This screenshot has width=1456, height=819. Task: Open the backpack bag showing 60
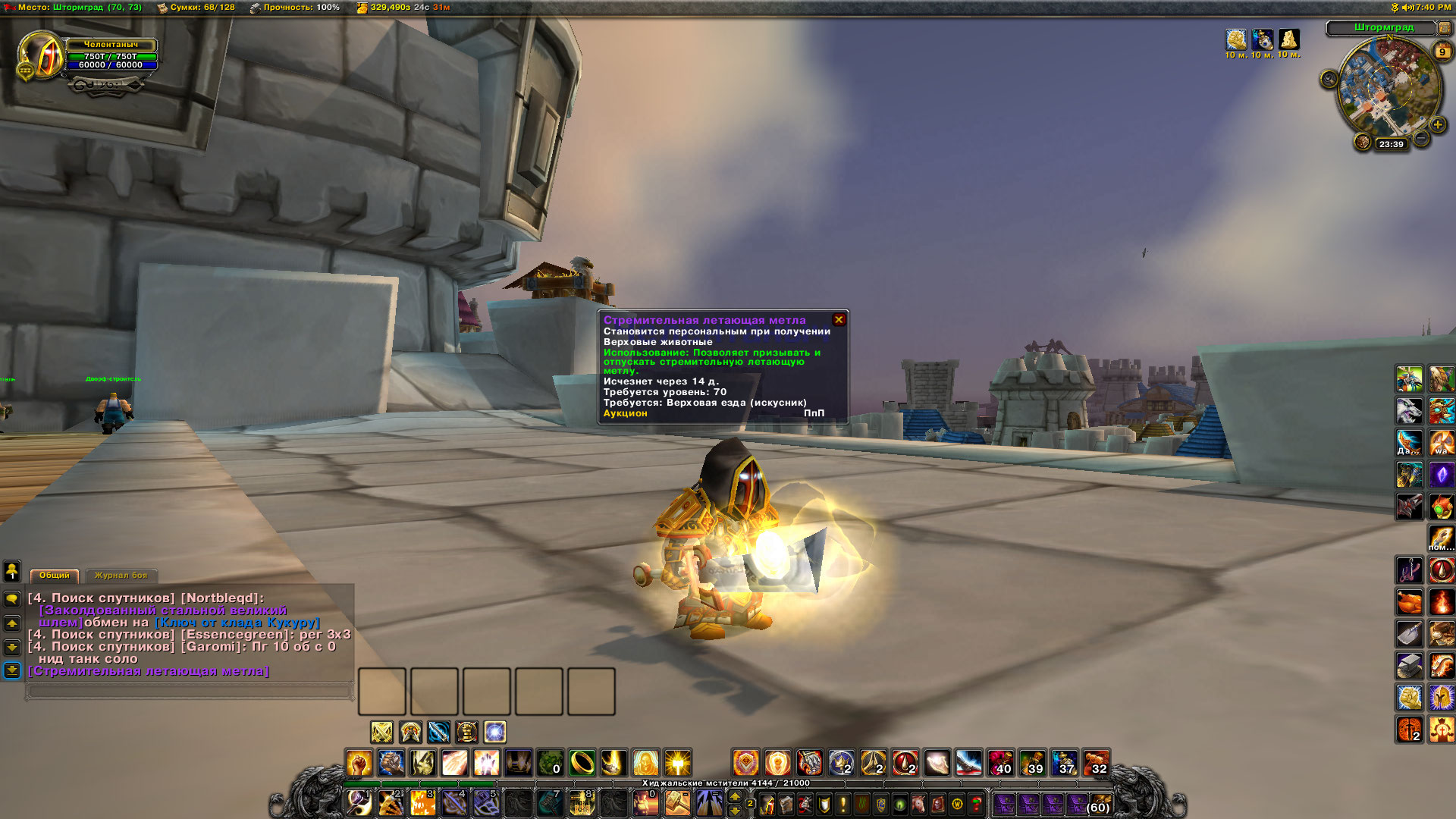point(1099,803)
